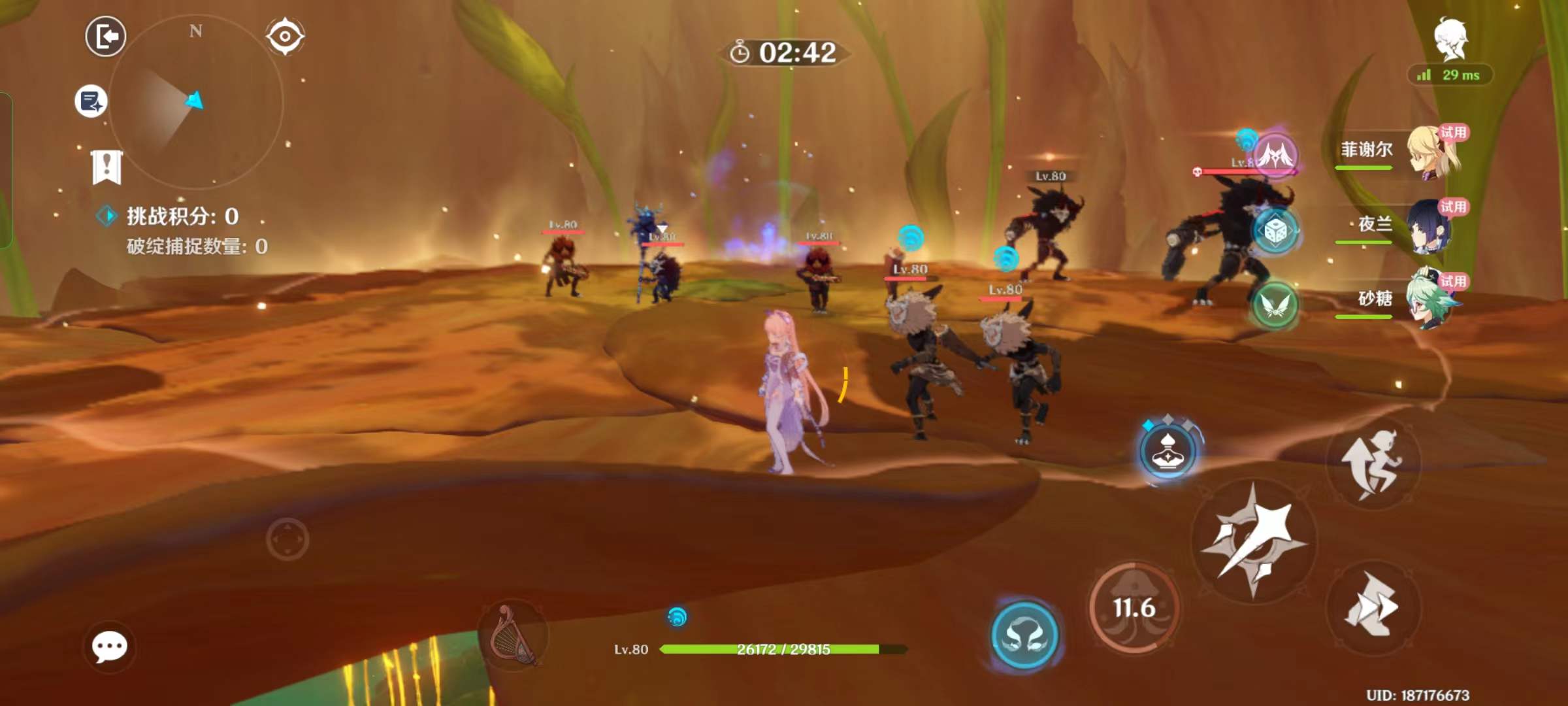
Task: Click the circular minimap
Action: 195,103
